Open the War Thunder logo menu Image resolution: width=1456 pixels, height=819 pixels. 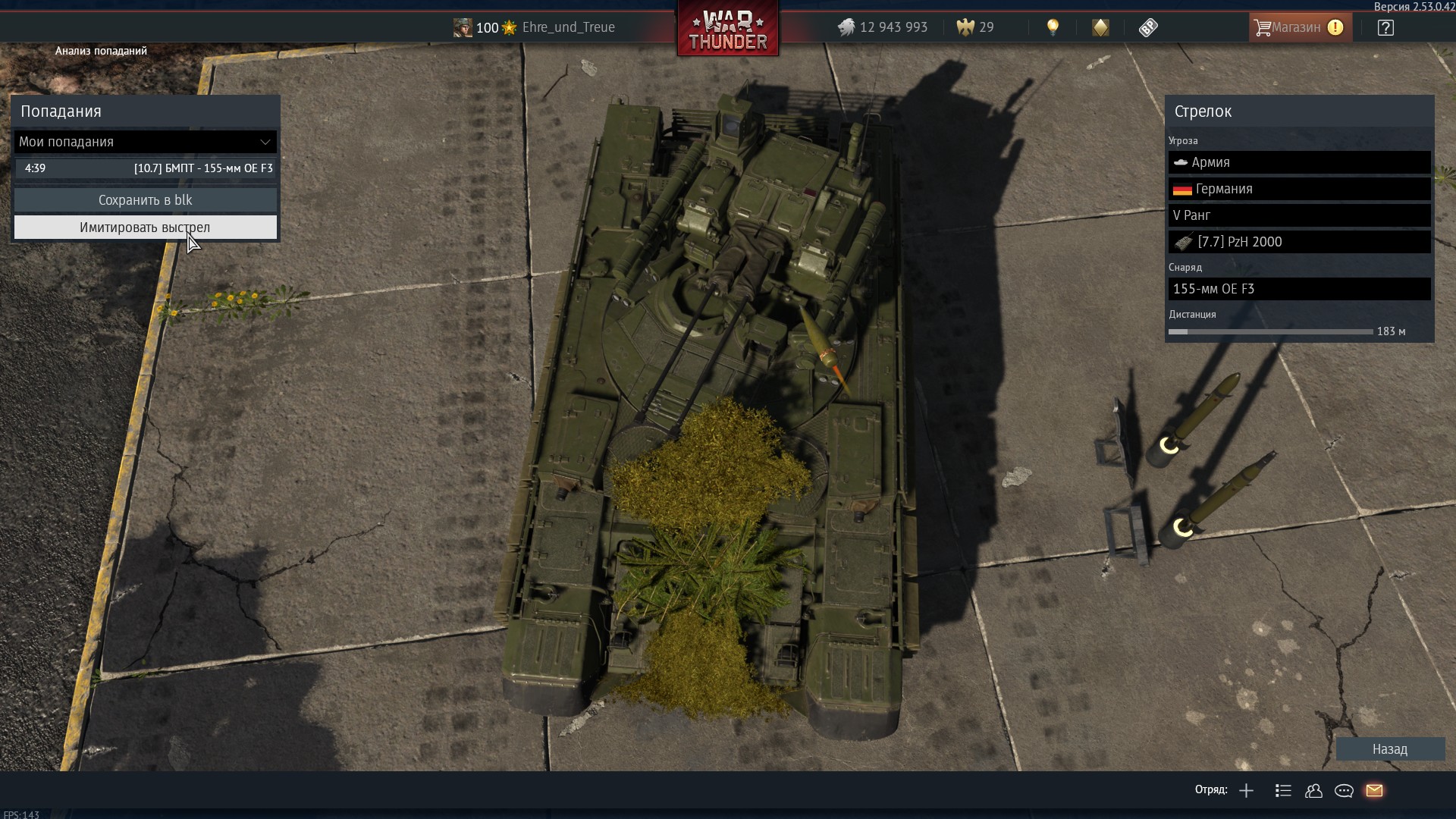(x=727, y=30)
